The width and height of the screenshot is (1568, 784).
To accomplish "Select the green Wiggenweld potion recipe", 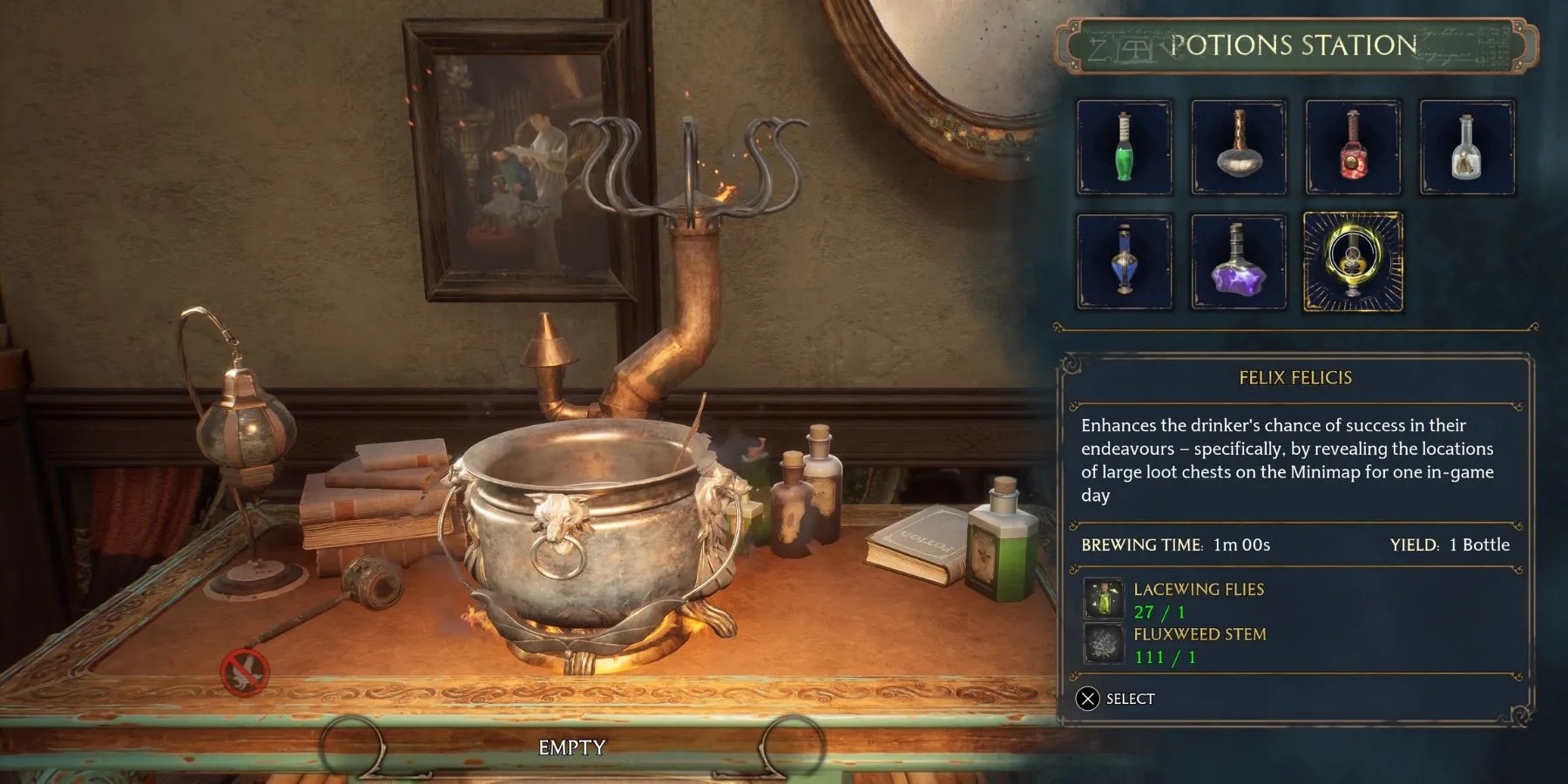I will [x=1124, y=146].
